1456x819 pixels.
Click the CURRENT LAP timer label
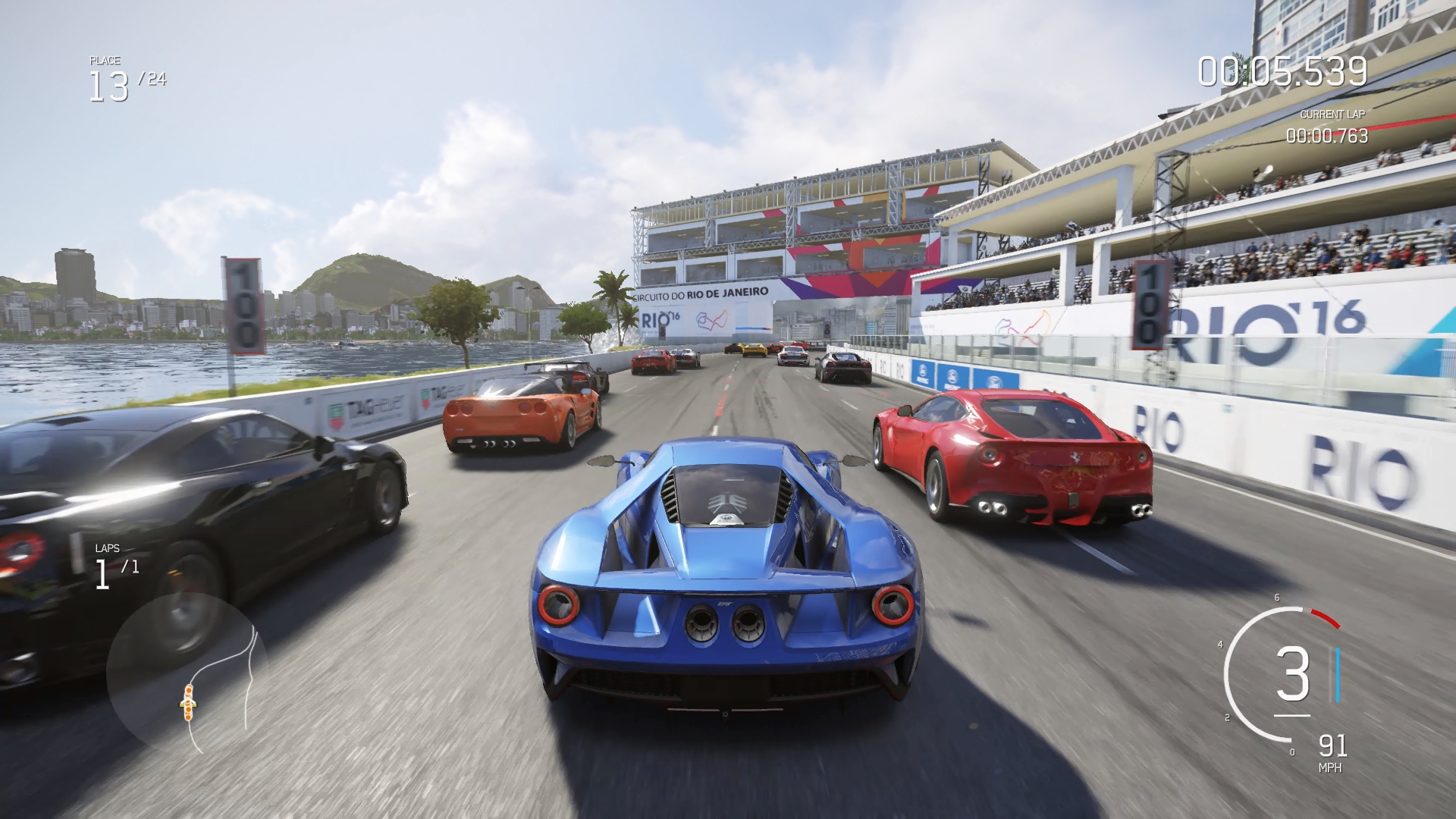pyautogui.click(x=1332, y=115)
